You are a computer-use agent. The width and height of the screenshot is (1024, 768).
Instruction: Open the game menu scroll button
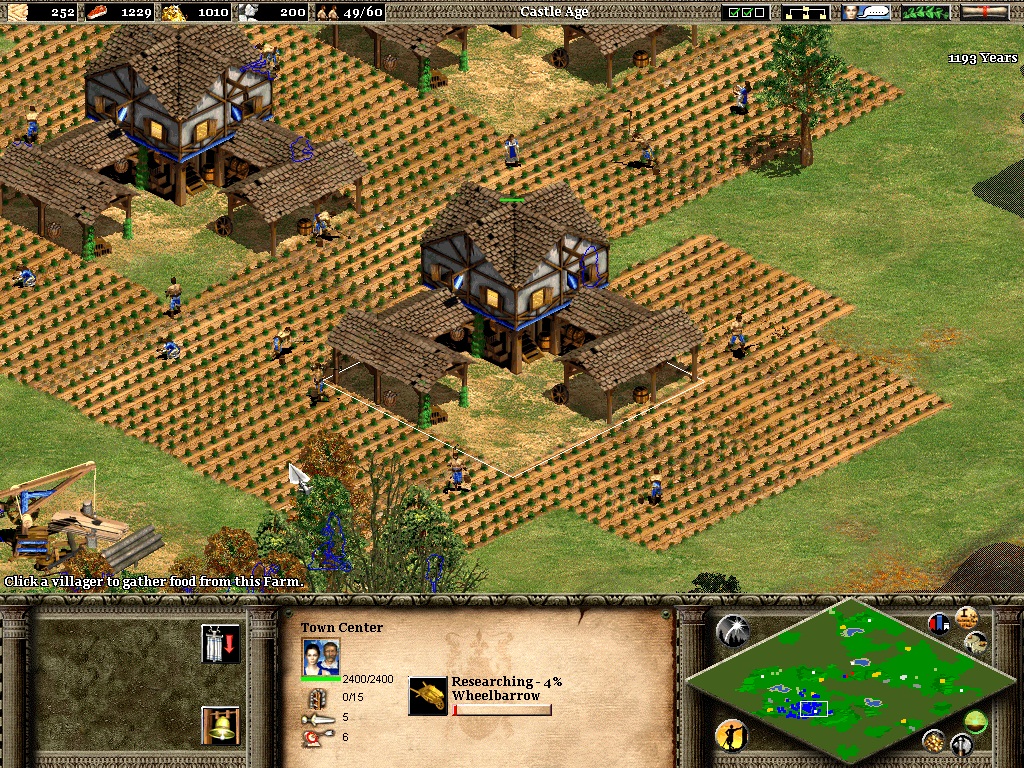point(984,12)
